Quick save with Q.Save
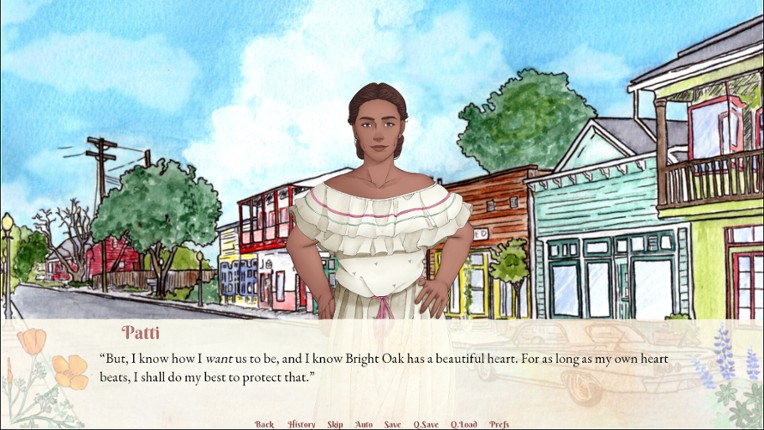The image size is (764, 430). [426, 424]
